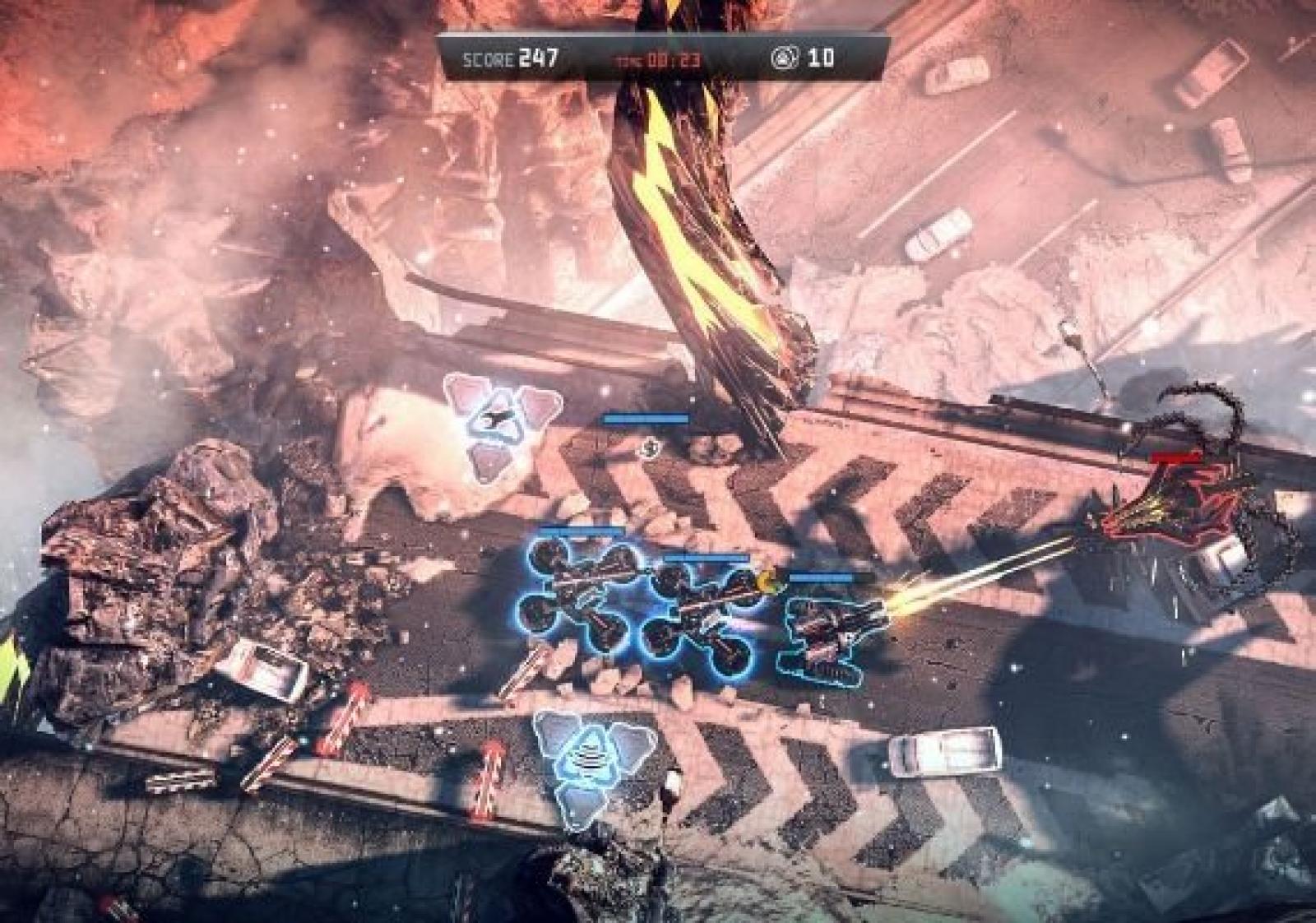Screen dimensions: 1316x923
Task: Collect the Repair wrench ability marker
Action: (500, 420)
